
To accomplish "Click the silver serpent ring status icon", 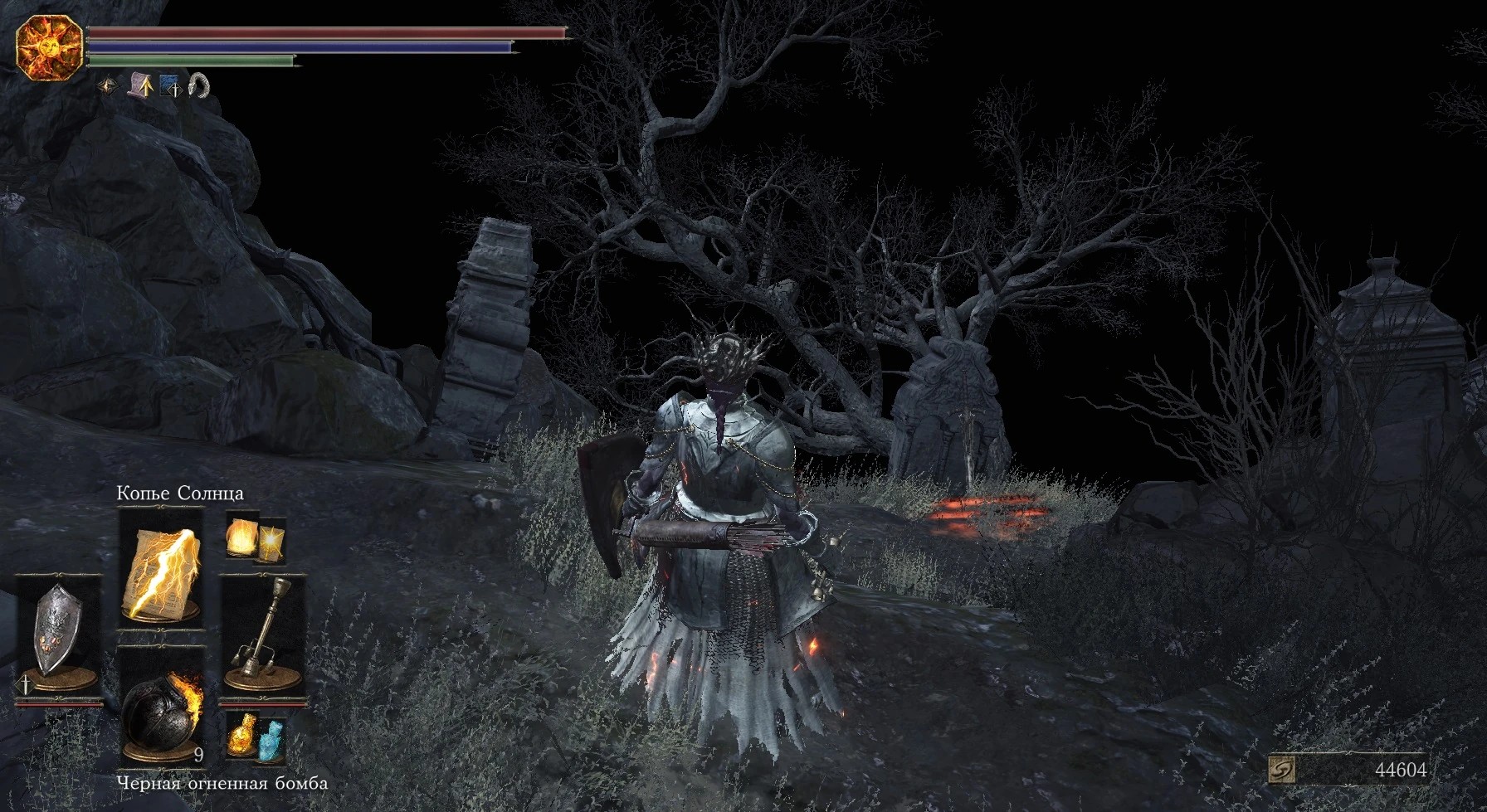I will click(x=199, y=85).
